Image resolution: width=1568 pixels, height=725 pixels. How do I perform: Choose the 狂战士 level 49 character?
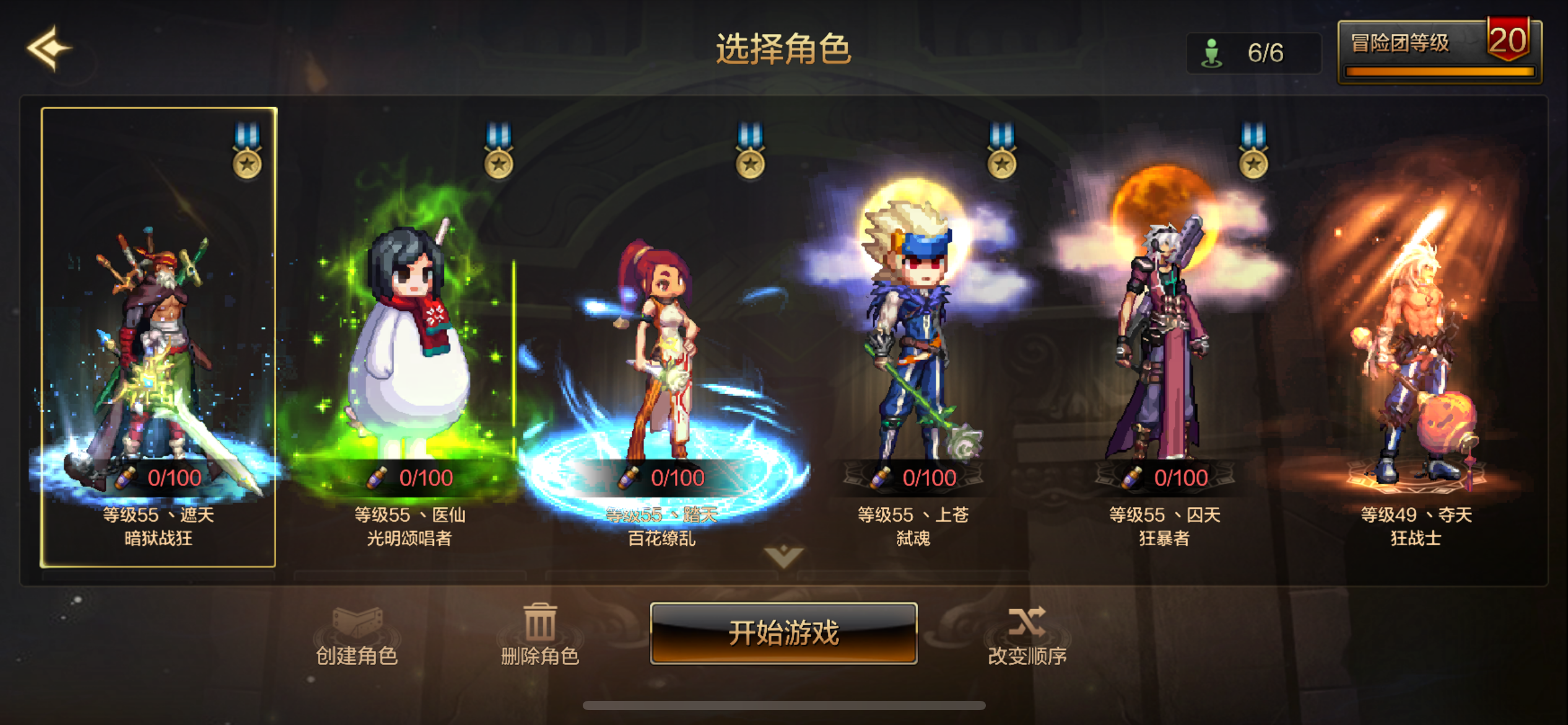click(x=1415, y=347)
